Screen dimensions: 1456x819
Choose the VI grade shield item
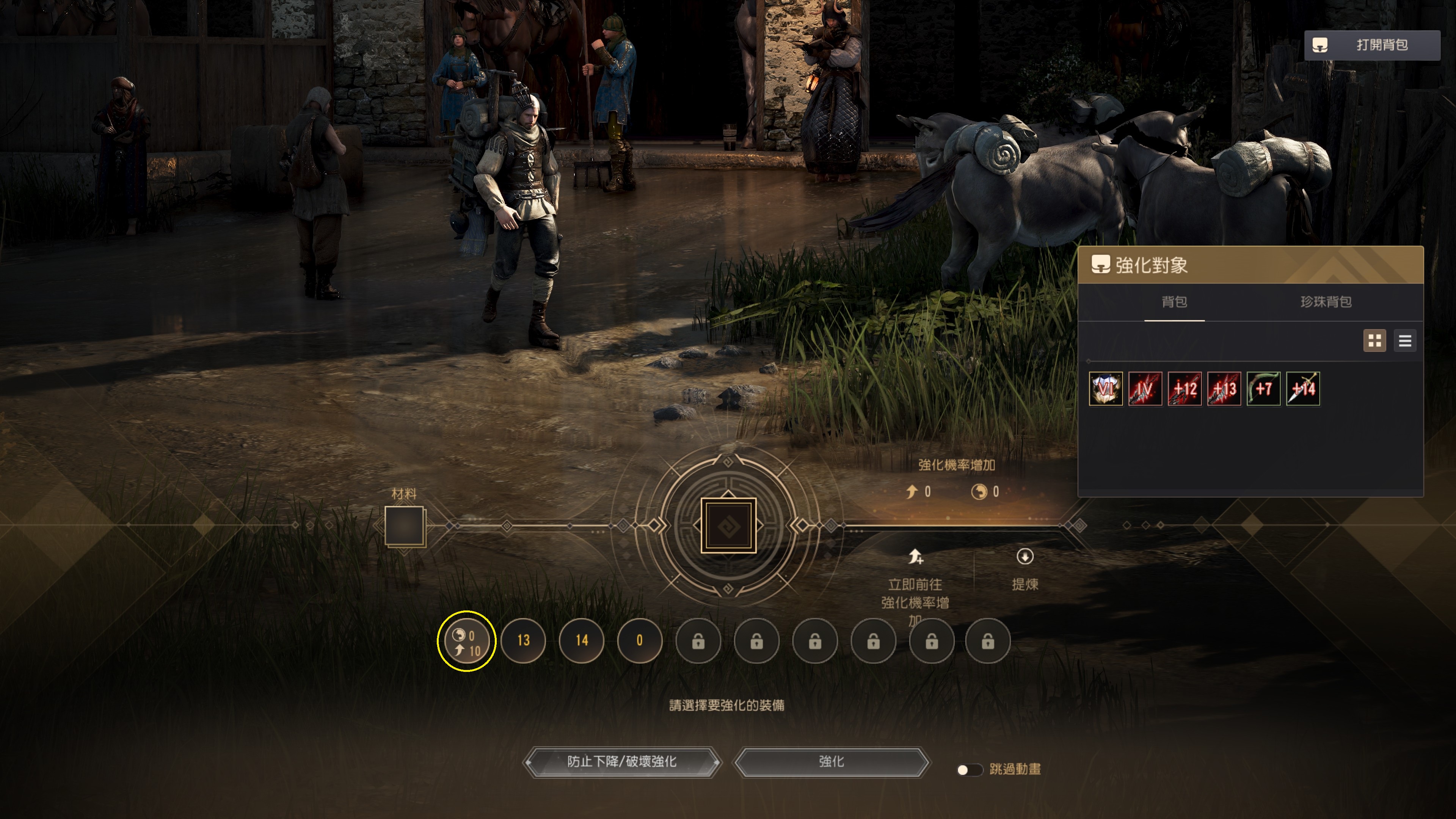(x=1106, y=389)
